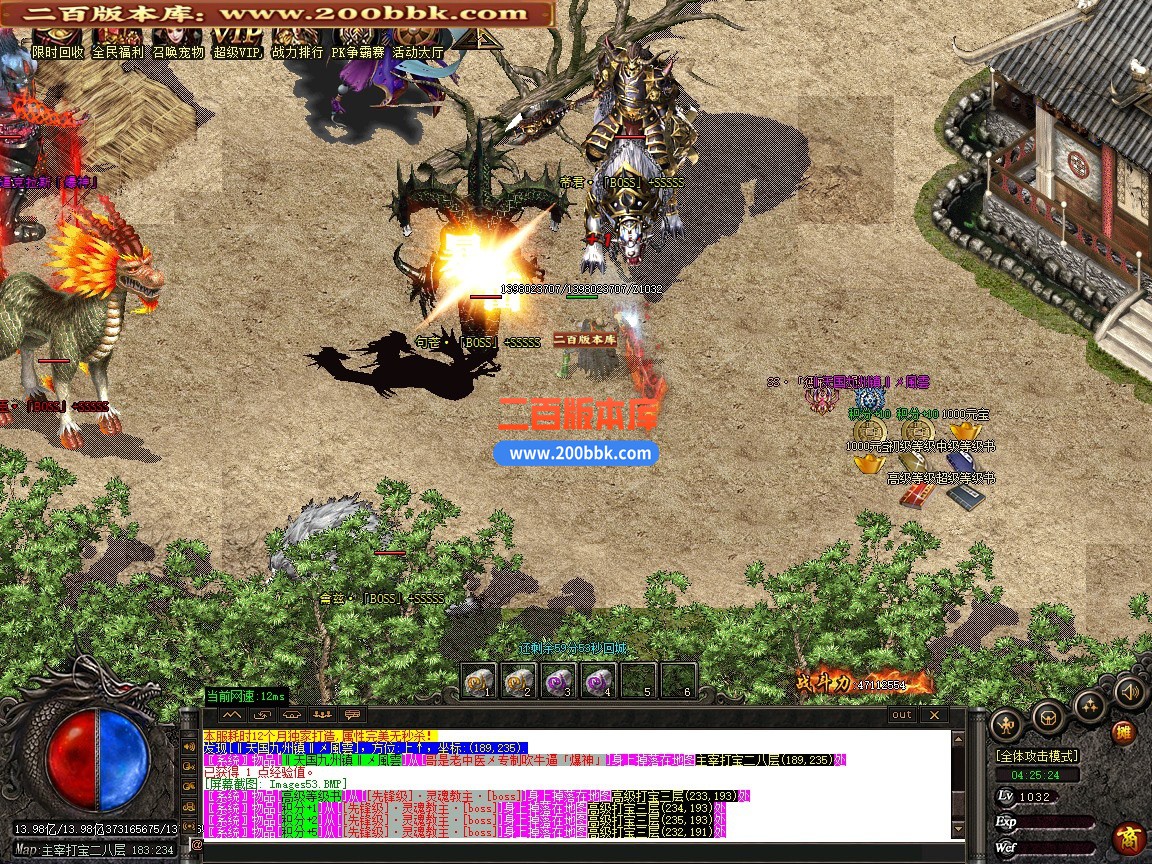Close the chat panel with the X
Image resolution: width=1152 pixels, height=864 pixels.
click(934, 715)
